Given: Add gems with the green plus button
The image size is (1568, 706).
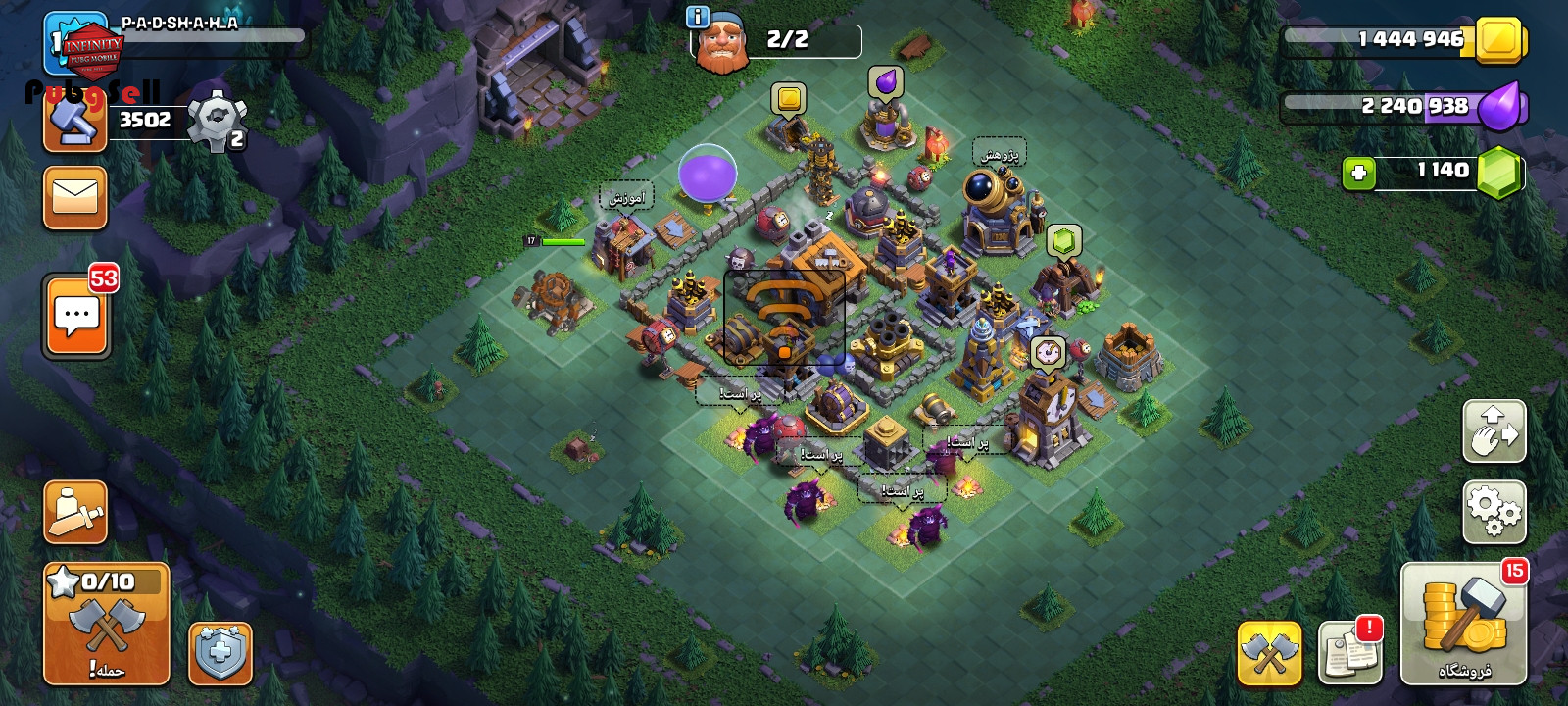Looking at the screenshot, I should click(1358, 173).
